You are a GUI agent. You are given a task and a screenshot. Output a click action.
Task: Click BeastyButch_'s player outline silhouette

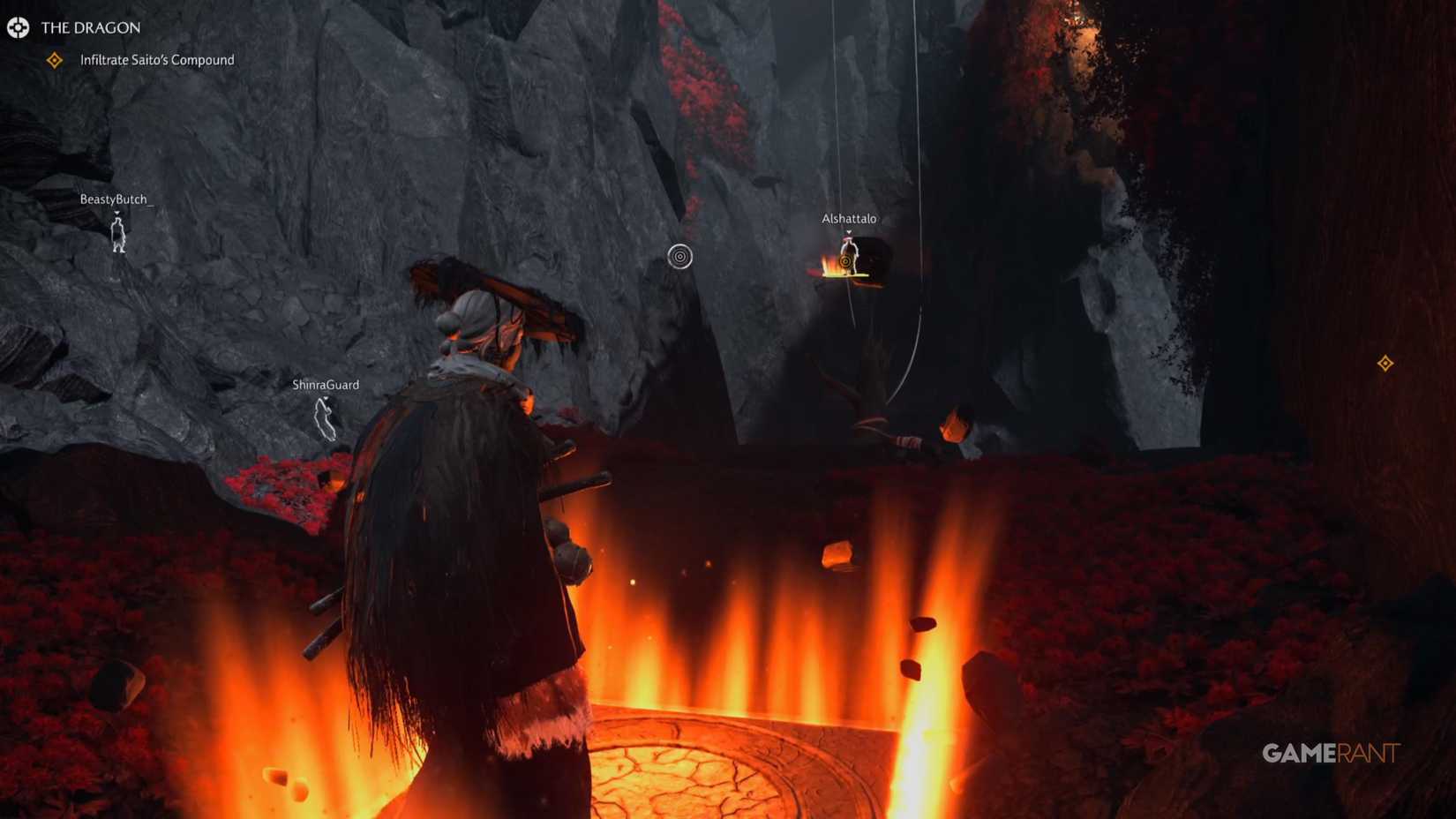click(119, 237)
